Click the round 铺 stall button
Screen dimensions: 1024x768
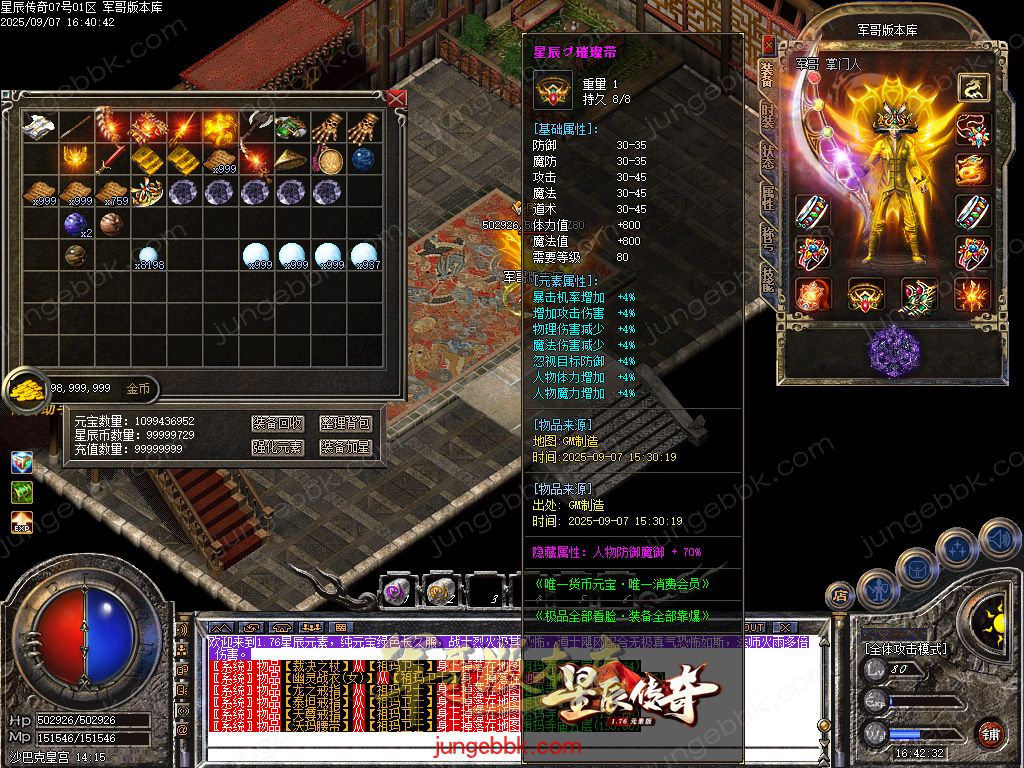pos(989,733)
